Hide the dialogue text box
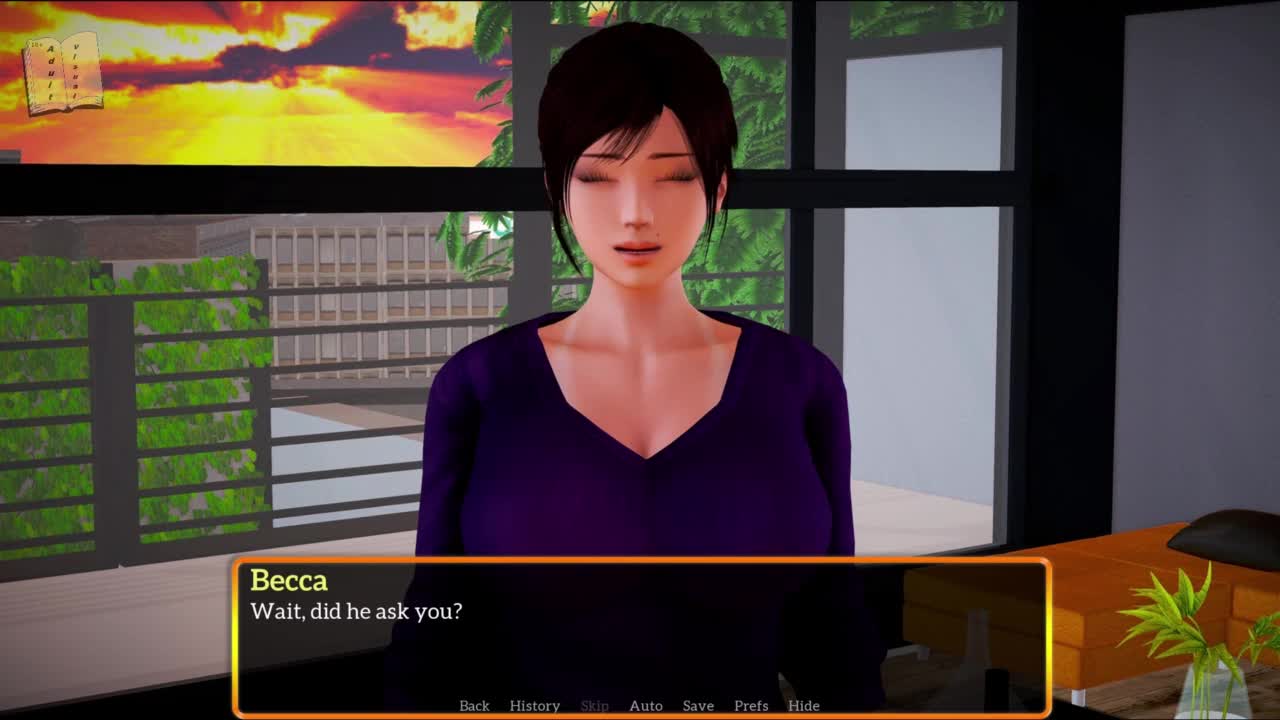Screen dimensions: 1280x720 click(x=804, y=705)
